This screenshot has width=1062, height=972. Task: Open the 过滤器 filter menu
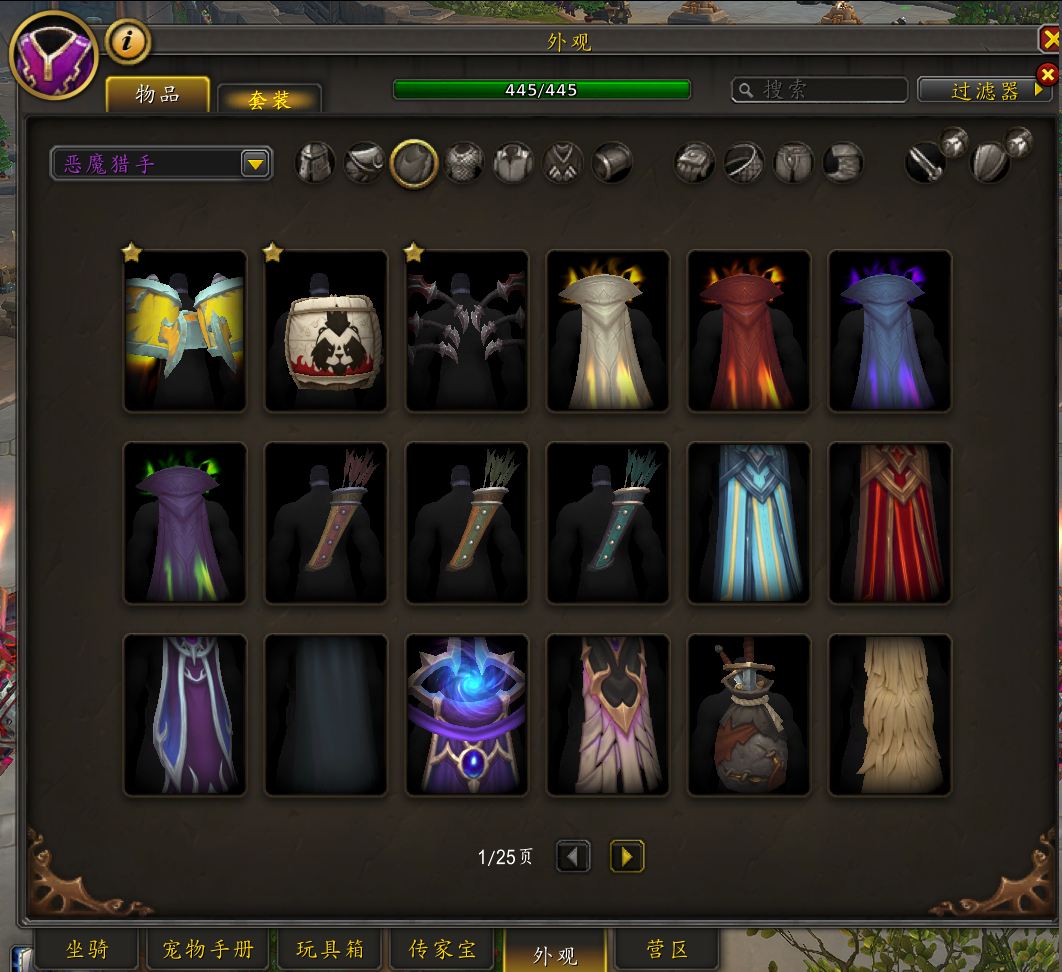[x=984, y=91]
